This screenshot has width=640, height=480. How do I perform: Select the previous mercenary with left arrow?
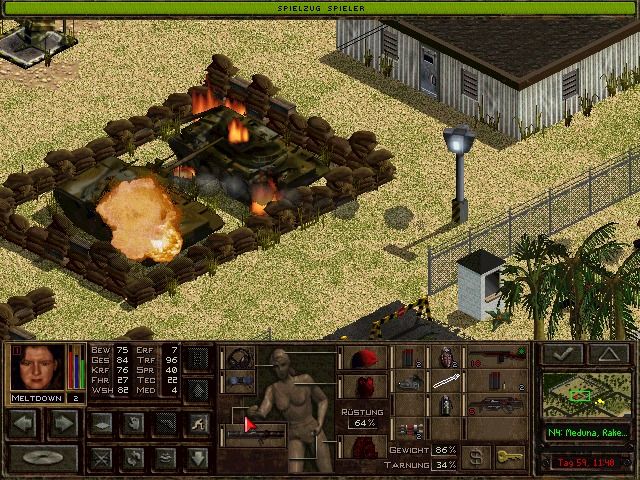tap(24, 423)
